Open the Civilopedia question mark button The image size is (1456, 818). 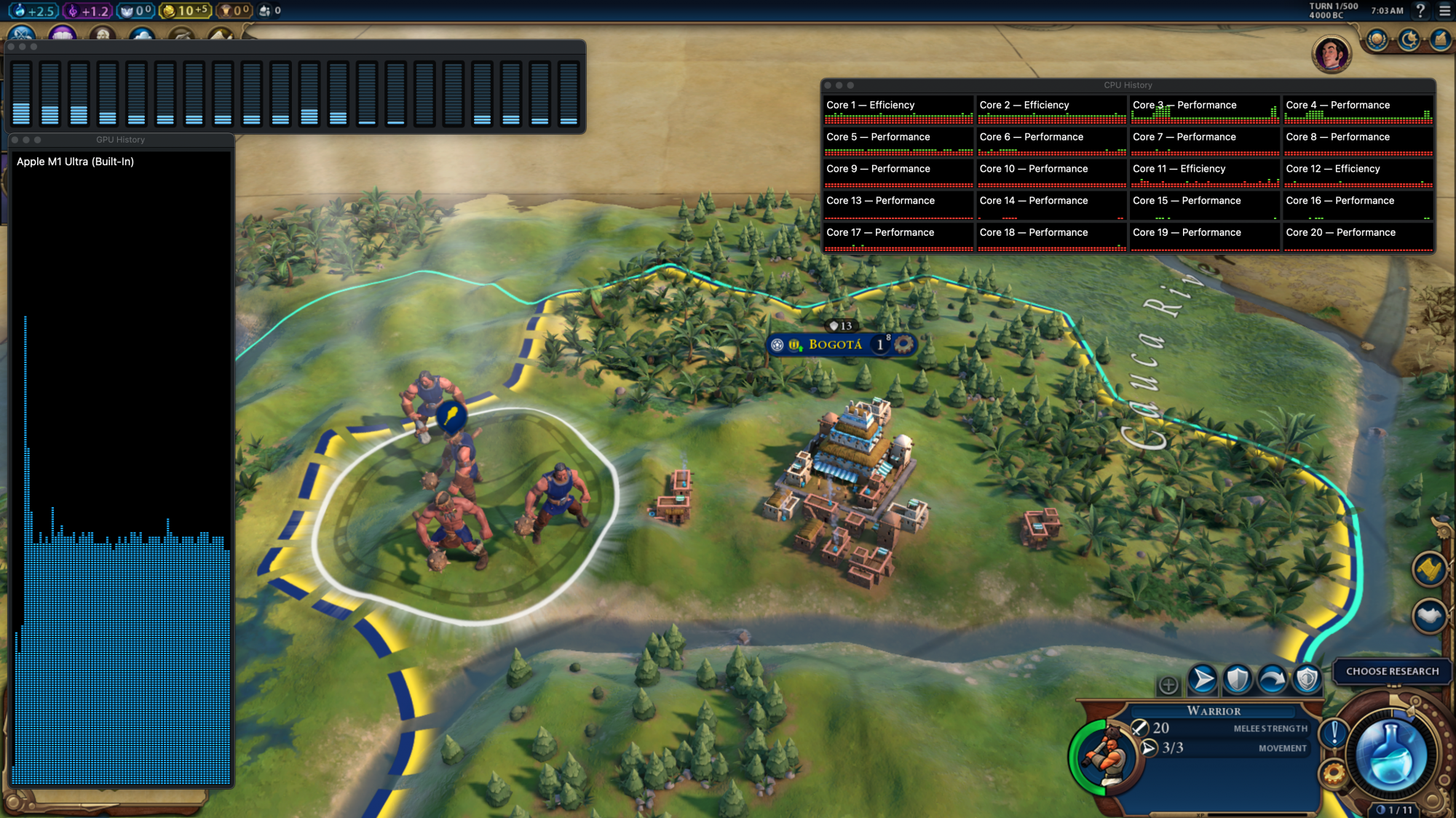1420,11
